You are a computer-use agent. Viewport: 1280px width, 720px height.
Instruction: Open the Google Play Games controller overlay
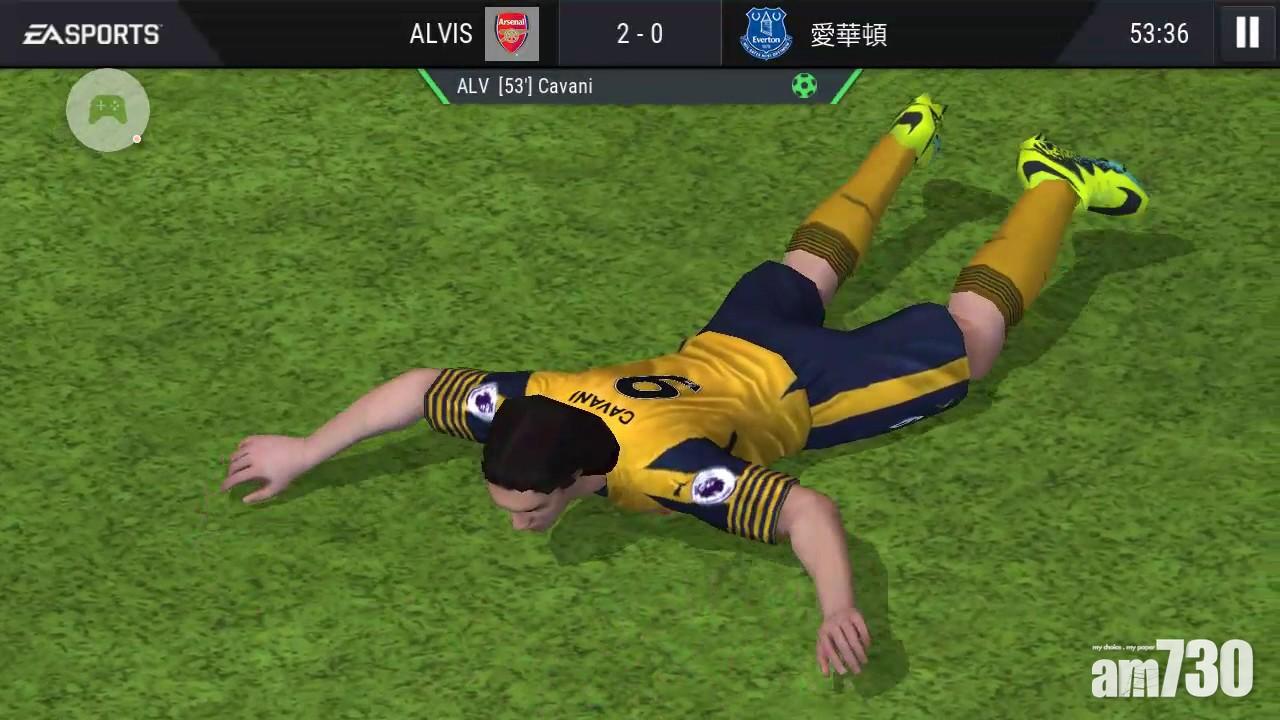click(107, 110)
